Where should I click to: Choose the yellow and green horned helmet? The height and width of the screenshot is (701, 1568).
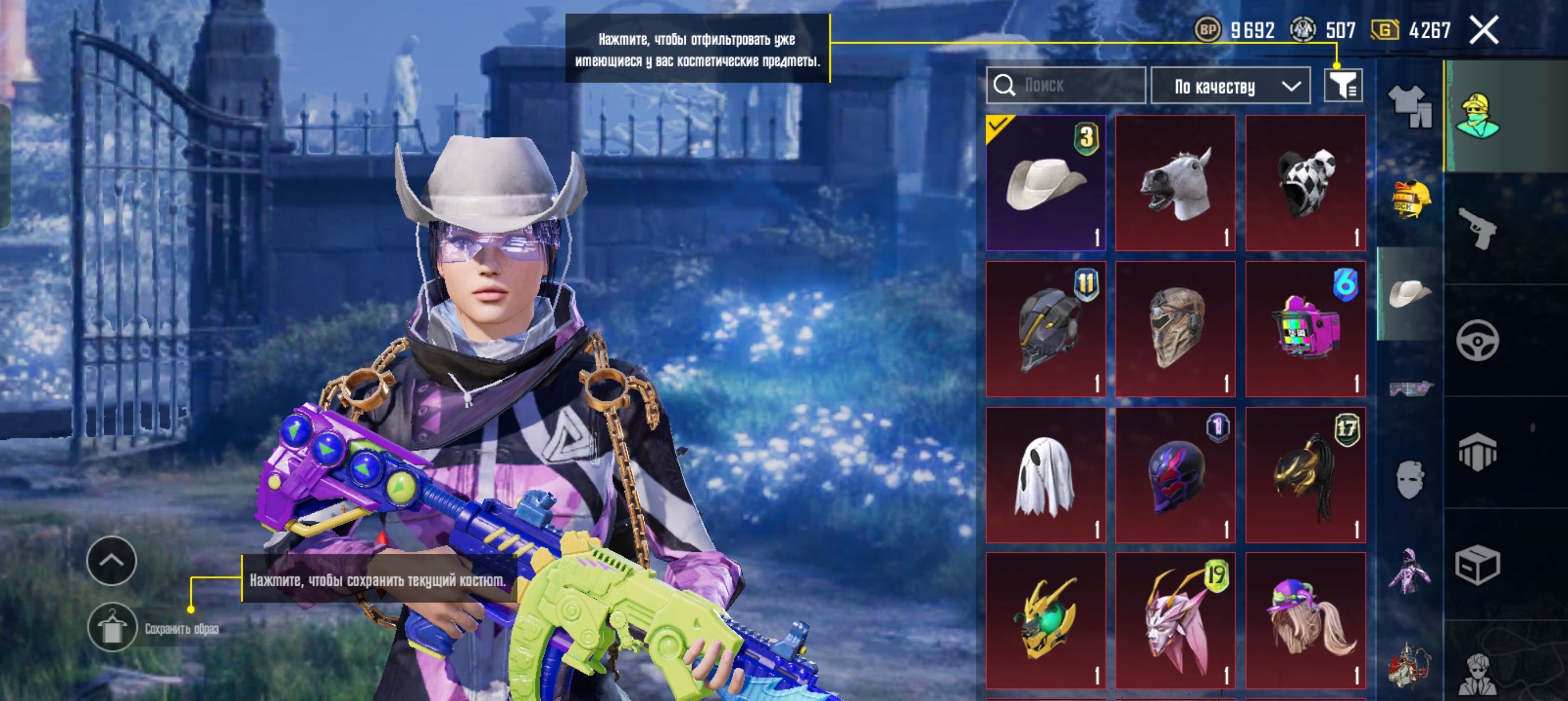coord(1045,621)
